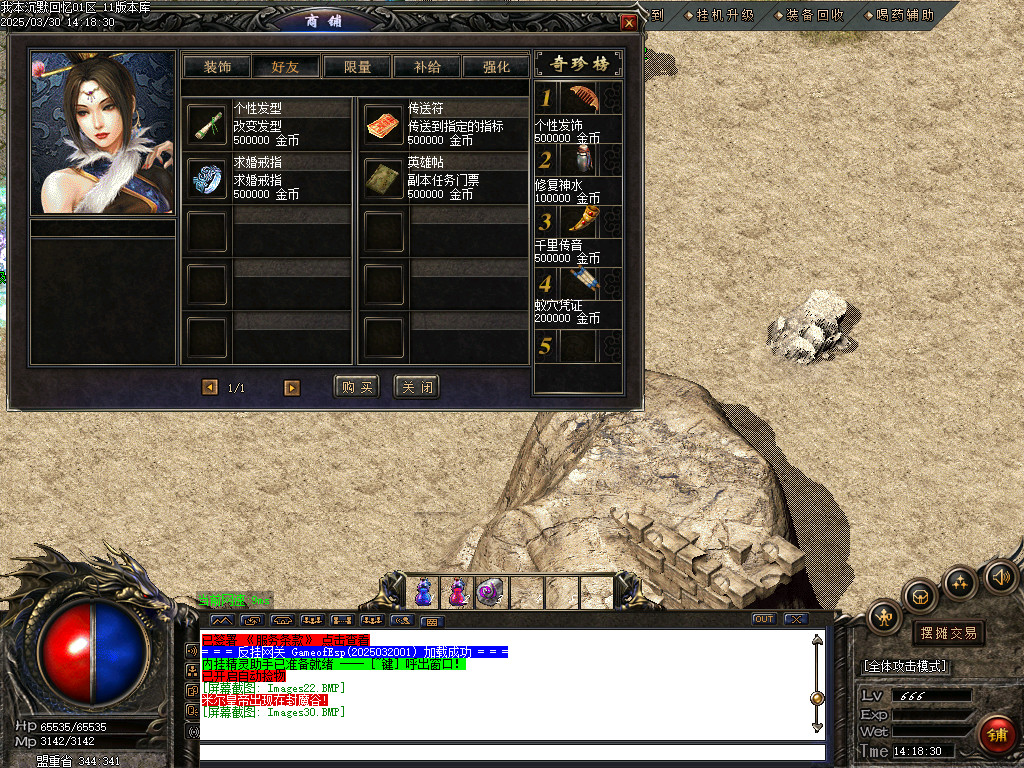This screenshot has width=1024, height=768.
Task: Open the 限量 shop tab
Action: pyautogui.click(x=357, y=67)
